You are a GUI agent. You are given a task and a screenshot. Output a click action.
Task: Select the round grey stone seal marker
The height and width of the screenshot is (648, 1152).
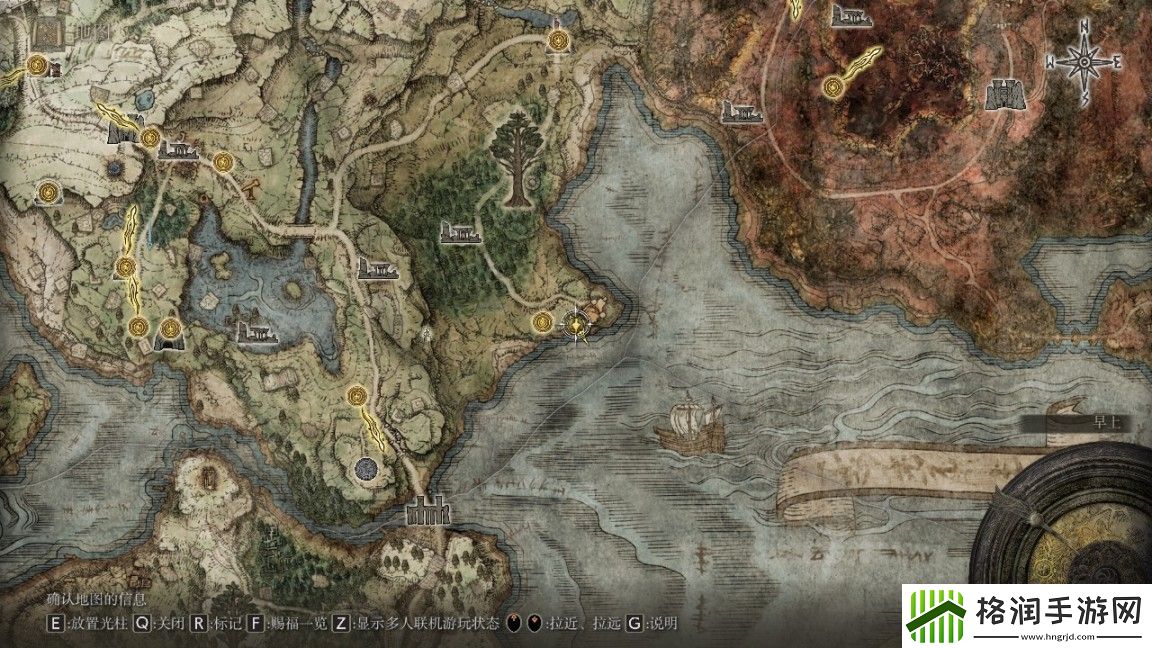pyautogui.click(x=366, y=466)
